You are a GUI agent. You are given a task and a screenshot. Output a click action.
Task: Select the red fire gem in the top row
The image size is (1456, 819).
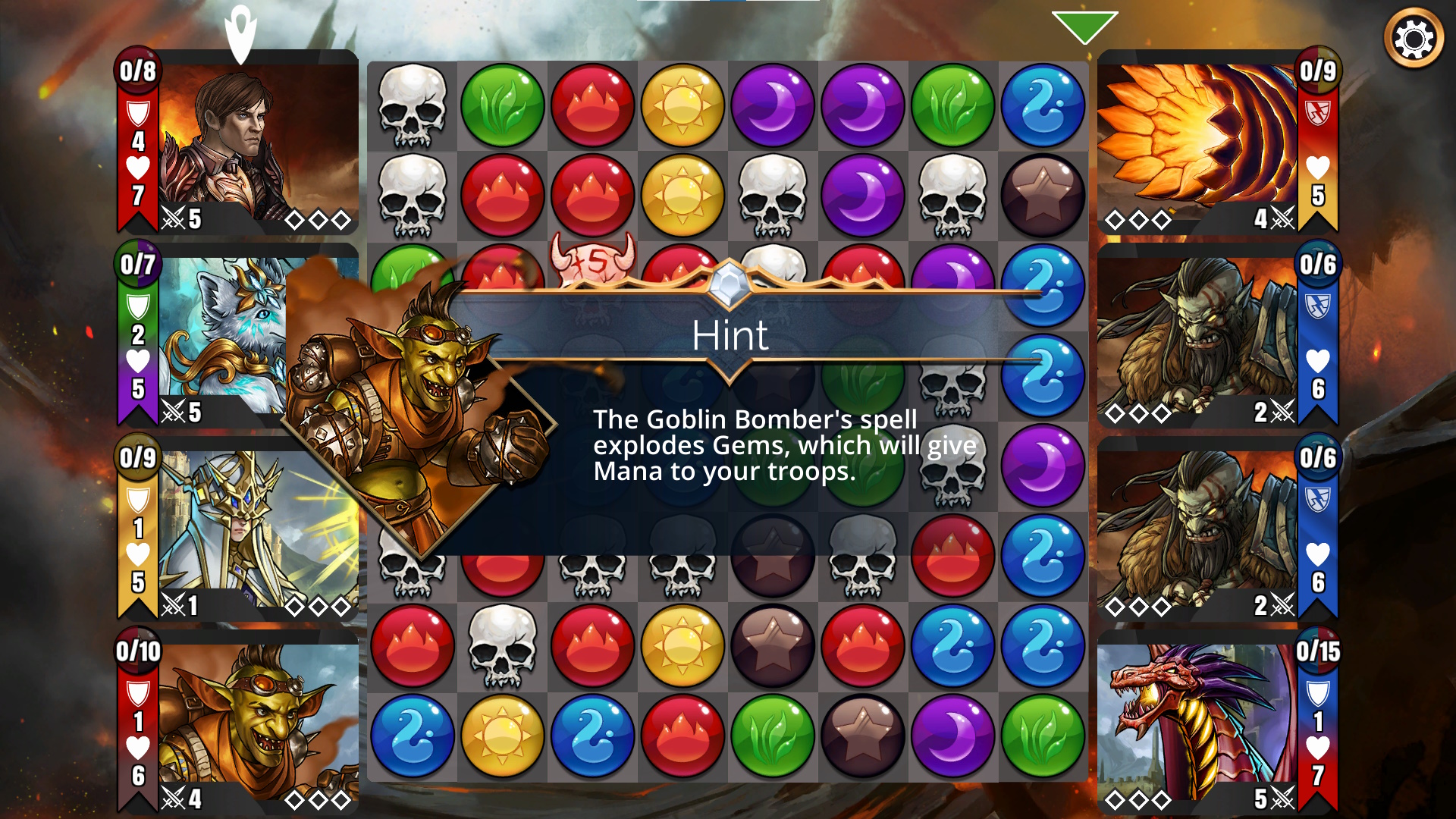592,105
